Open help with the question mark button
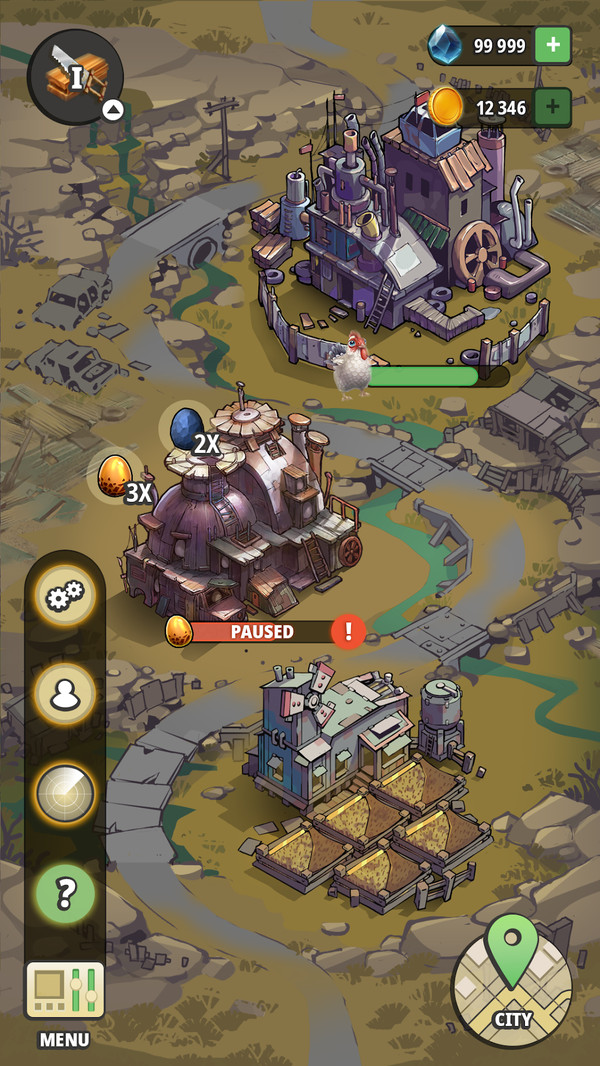The height and width of the screenshot is (1066, 600). point(65,893)
